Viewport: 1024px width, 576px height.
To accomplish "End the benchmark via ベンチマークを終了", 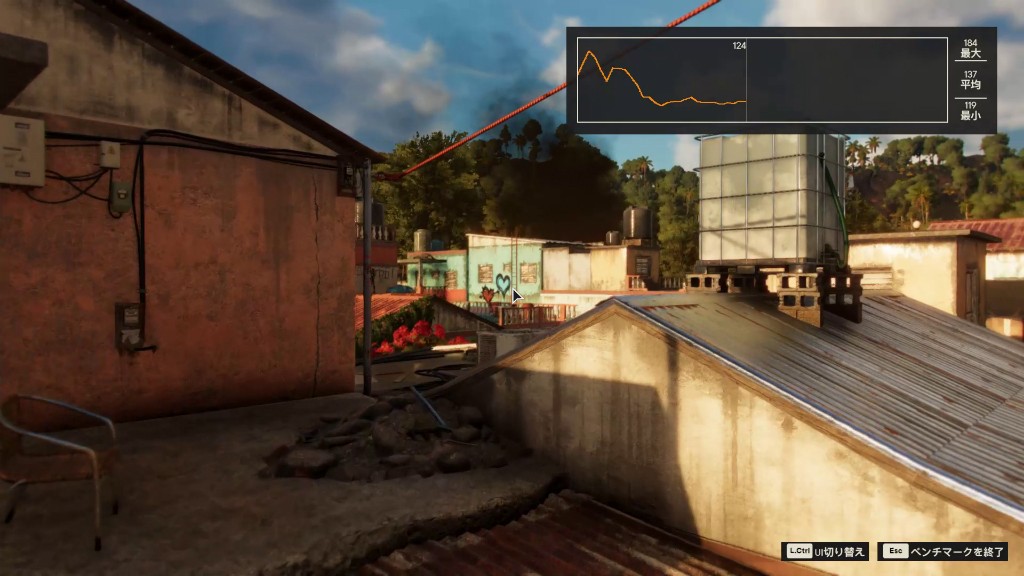I will click(x=943, y=551).
